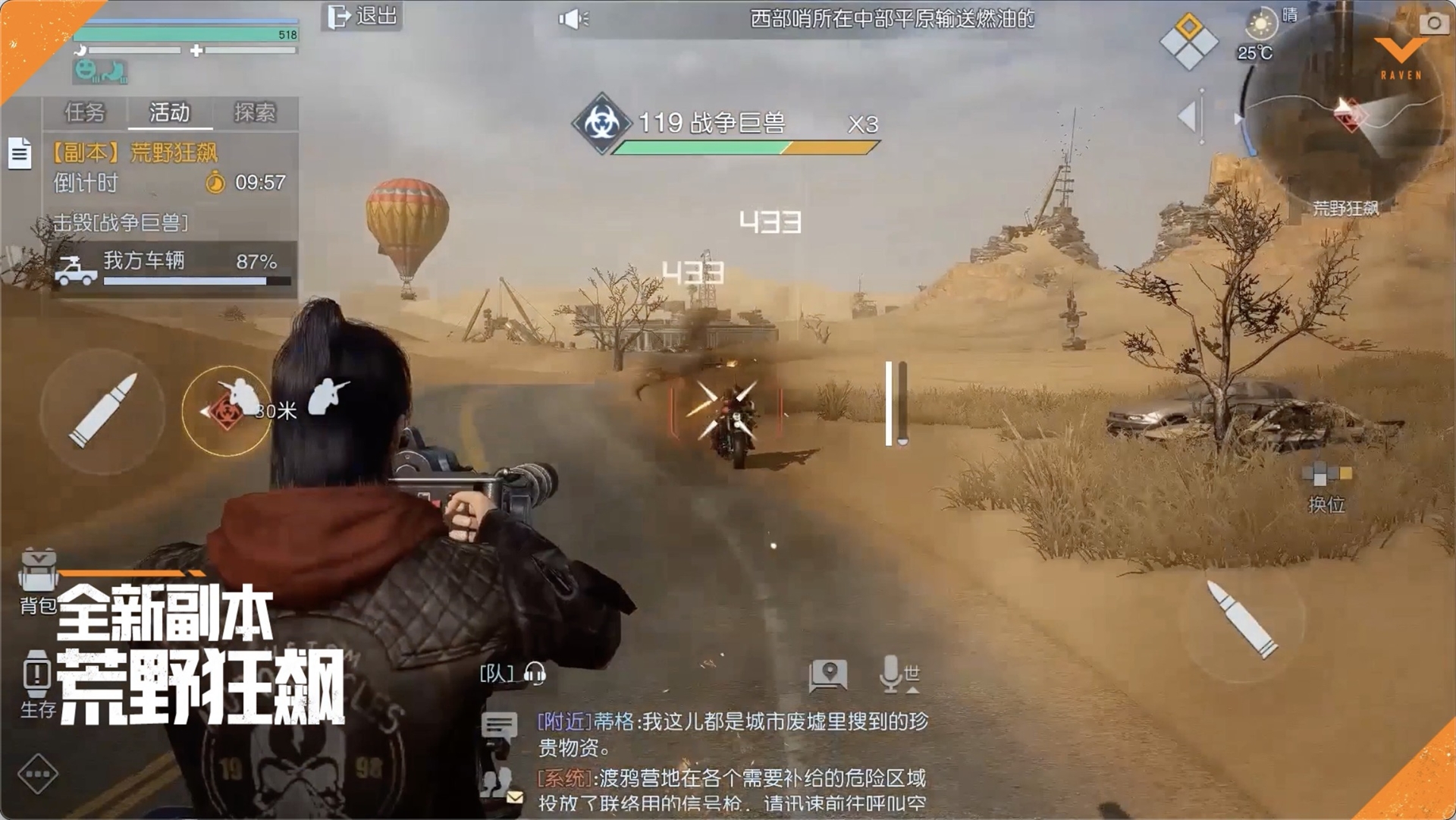Toggle the announcement speaker icon
The height and width of the screenshot is (820, 1456).
coord(573,19)
